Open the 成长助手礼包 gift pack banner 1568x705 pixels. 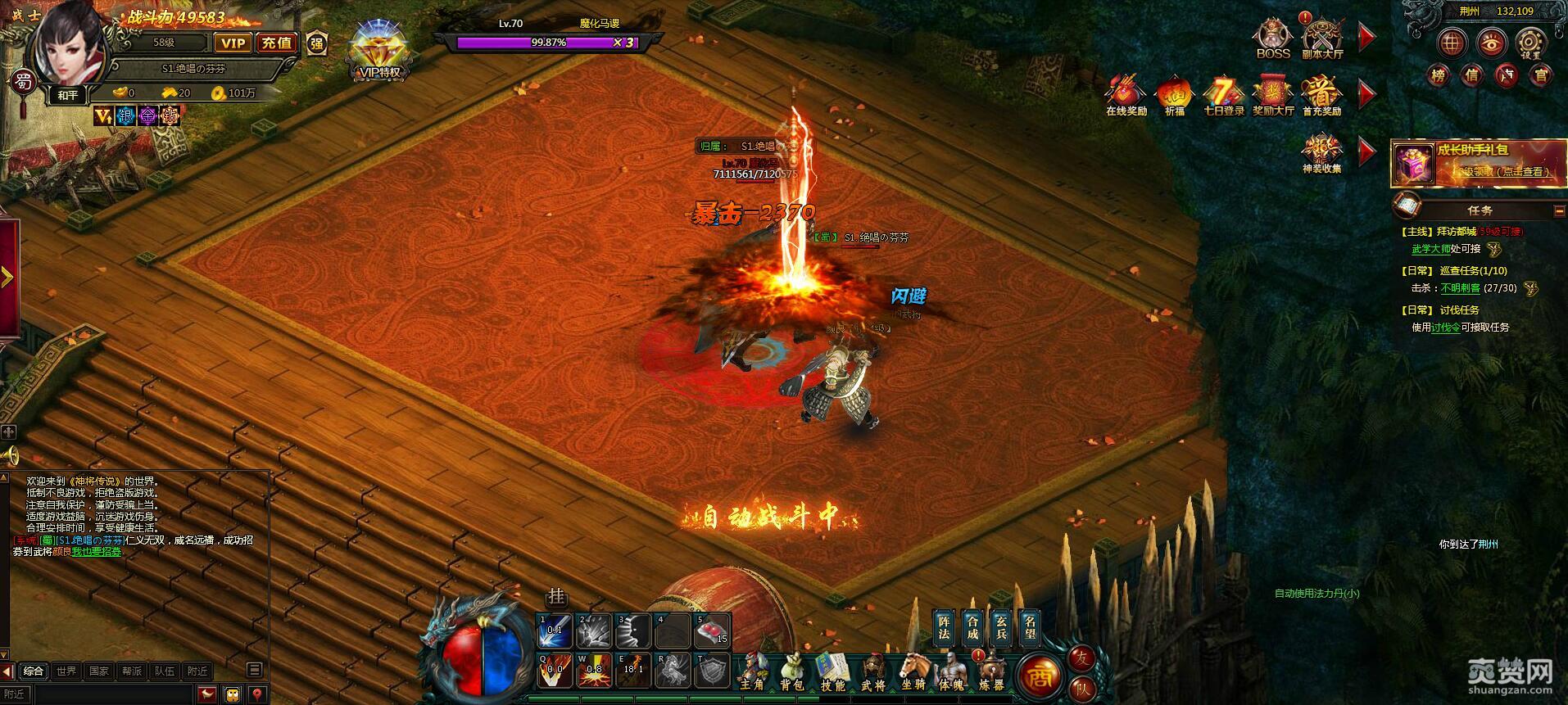click(x=1479, y=161)
